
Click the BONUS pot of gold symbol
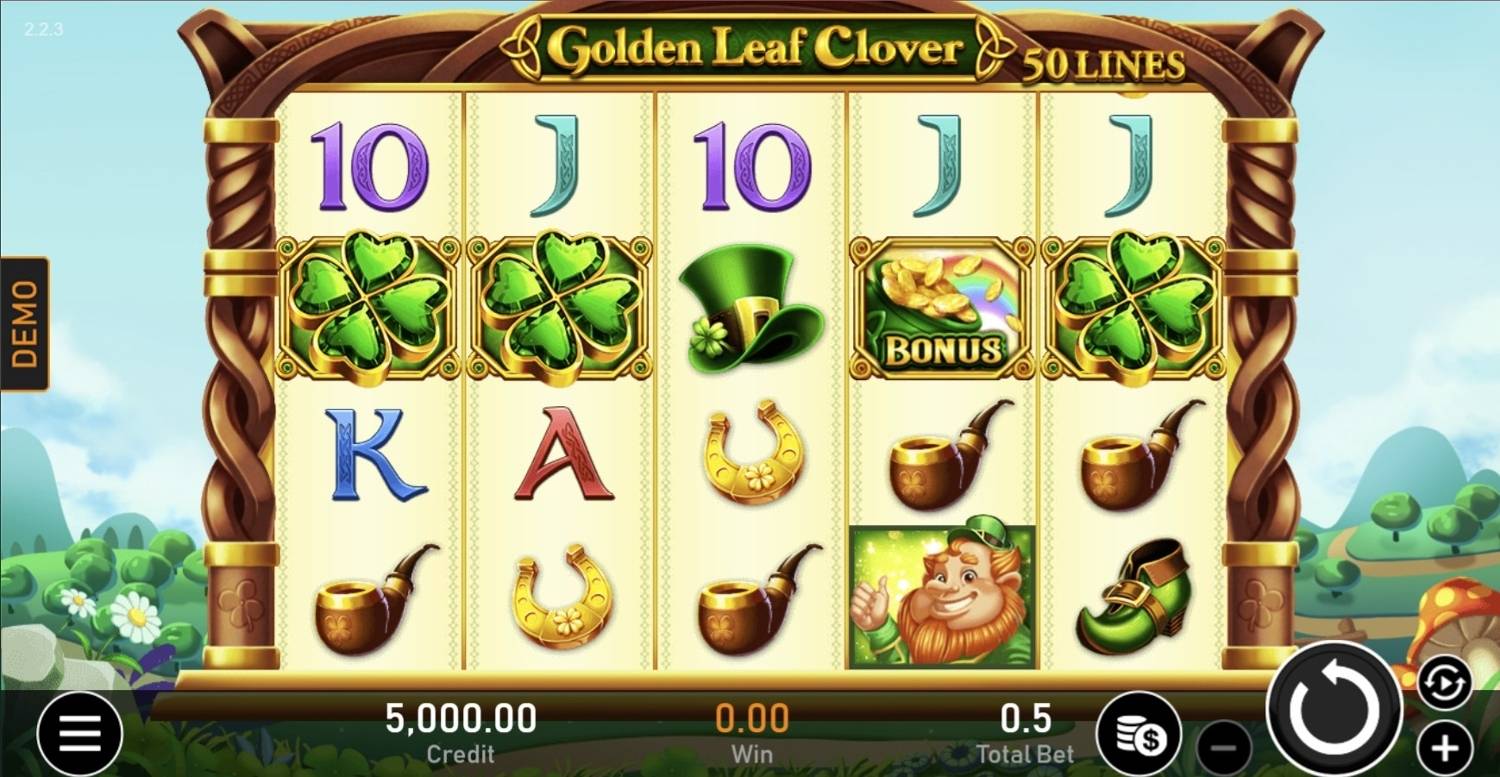[938, 308]
